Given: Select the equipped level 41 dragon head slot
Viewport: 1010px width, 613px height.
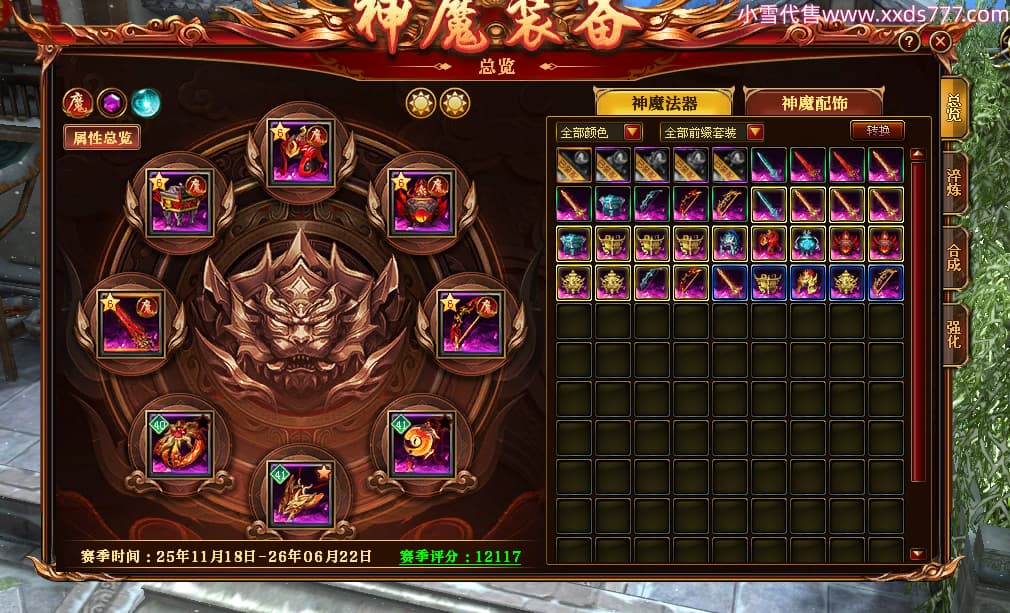Looking at the screenshot, I should 300,494.
